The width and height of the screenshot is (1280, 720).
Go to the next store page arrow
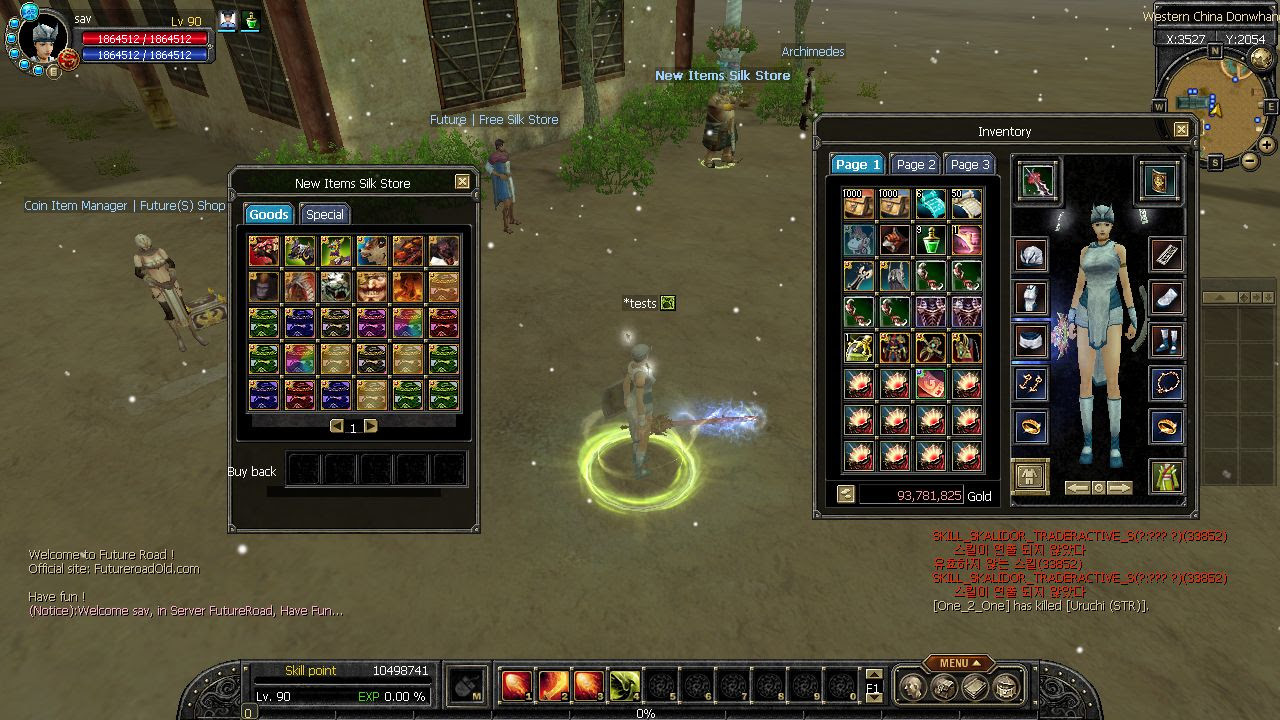click(x=371, y=426)
